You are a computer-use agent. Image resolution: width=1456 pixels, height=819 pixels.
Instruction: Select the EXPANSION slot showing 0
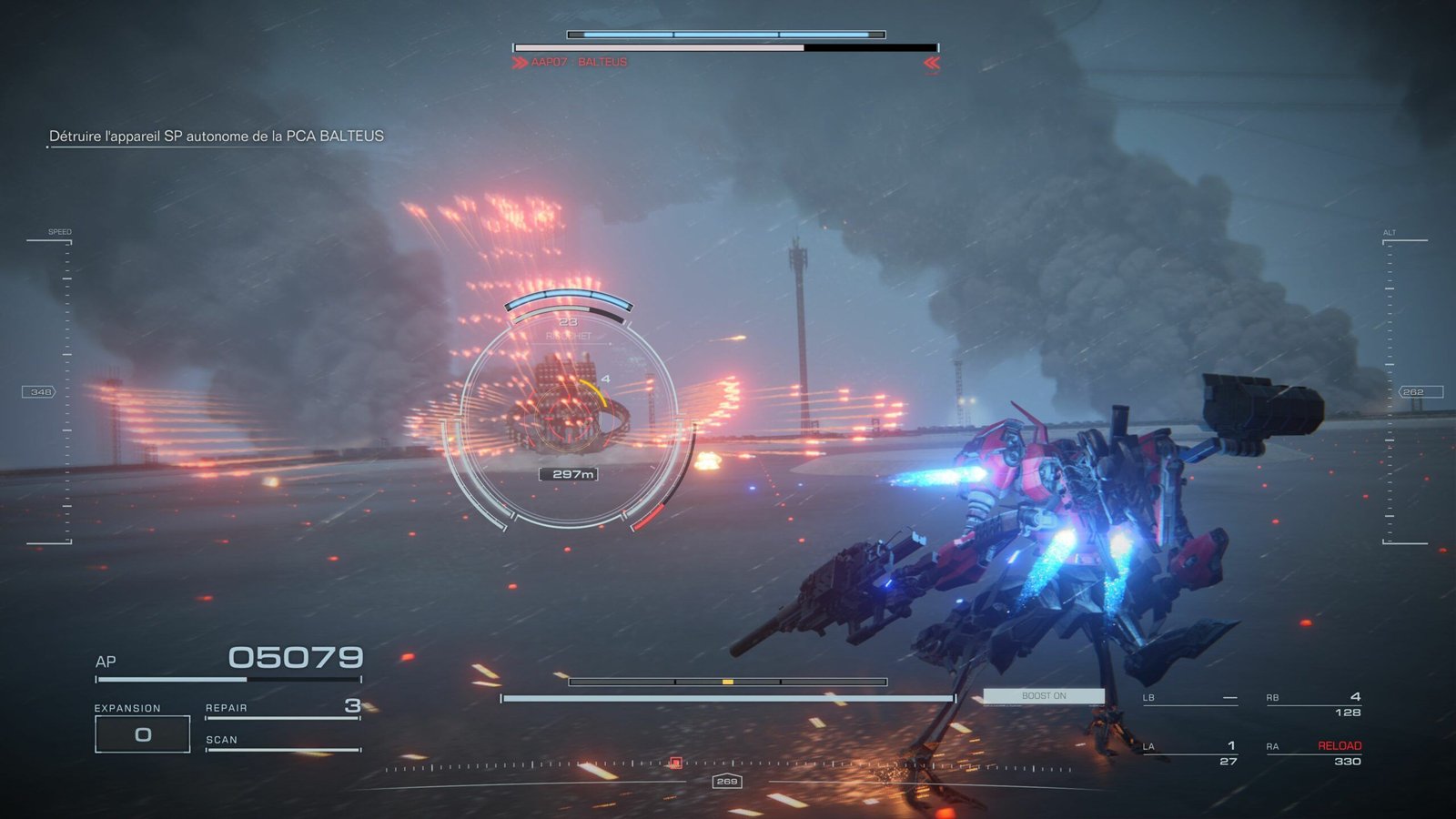click(x=141, y=733)
